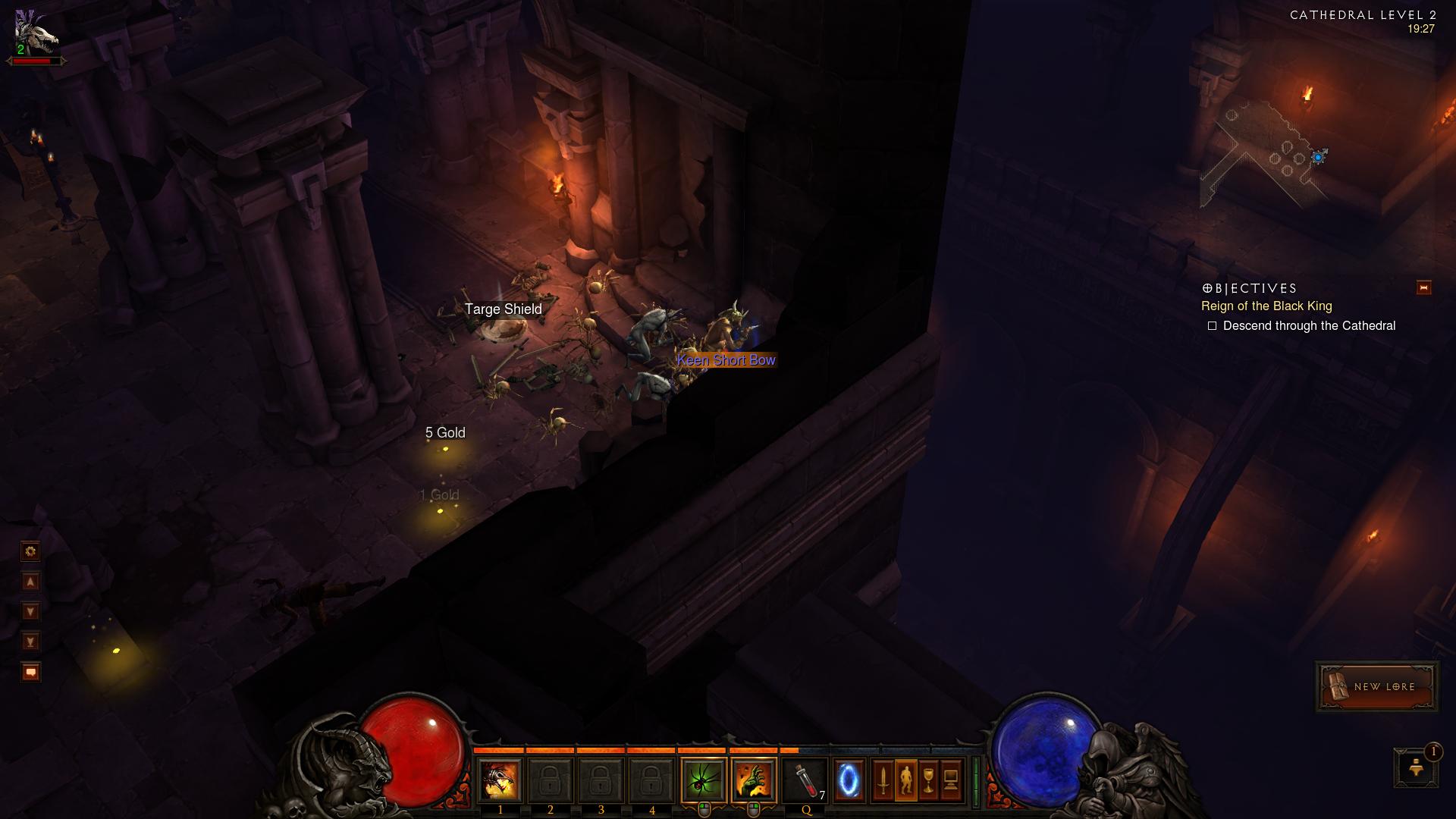Select the Reign of the Black King quest
This screenshot has width=1456, height=819.
click(x=1266, y=306)
